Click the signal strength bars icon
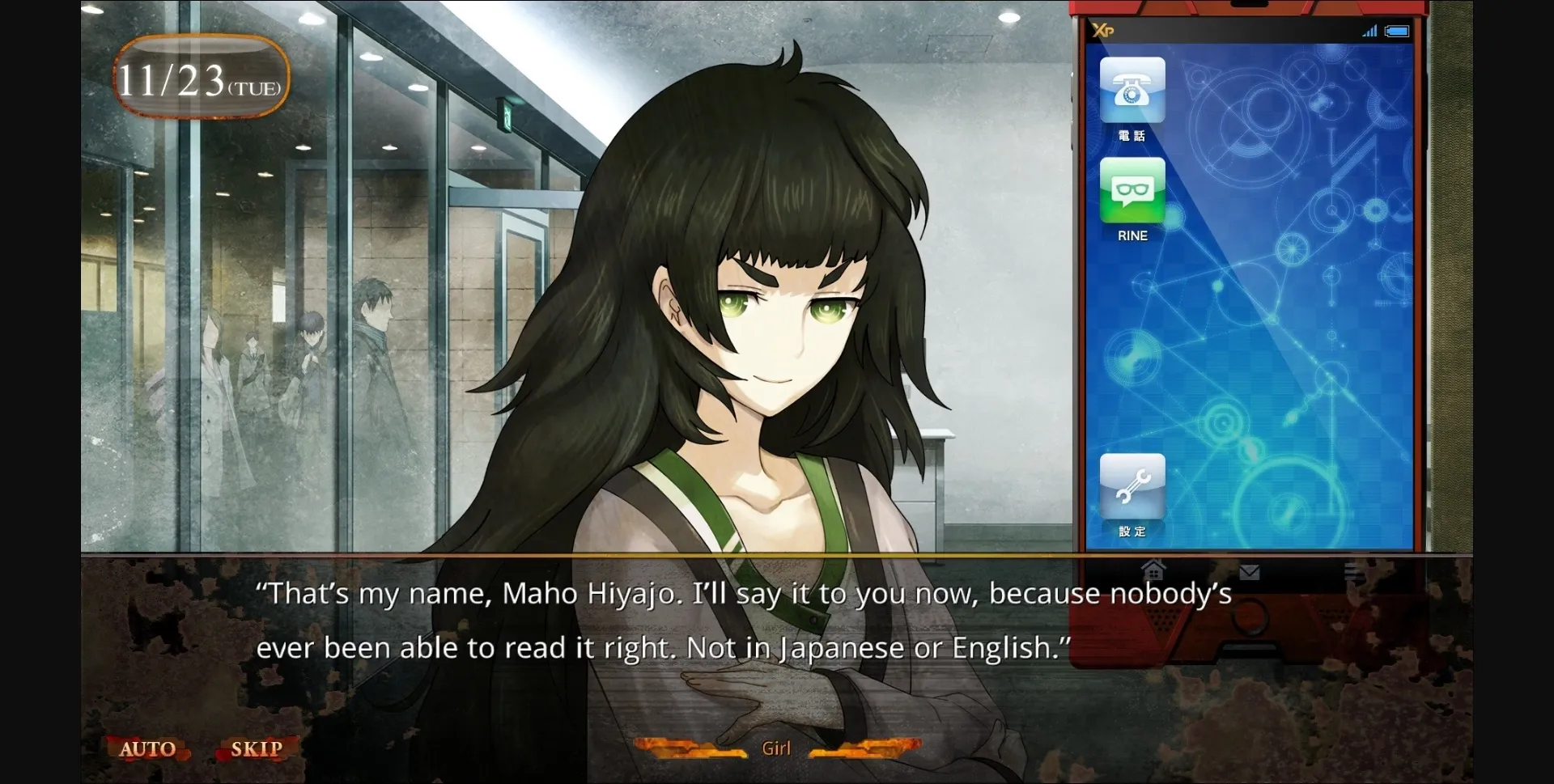Screen dimensions: 1554x784 [x=1371, y=32]
